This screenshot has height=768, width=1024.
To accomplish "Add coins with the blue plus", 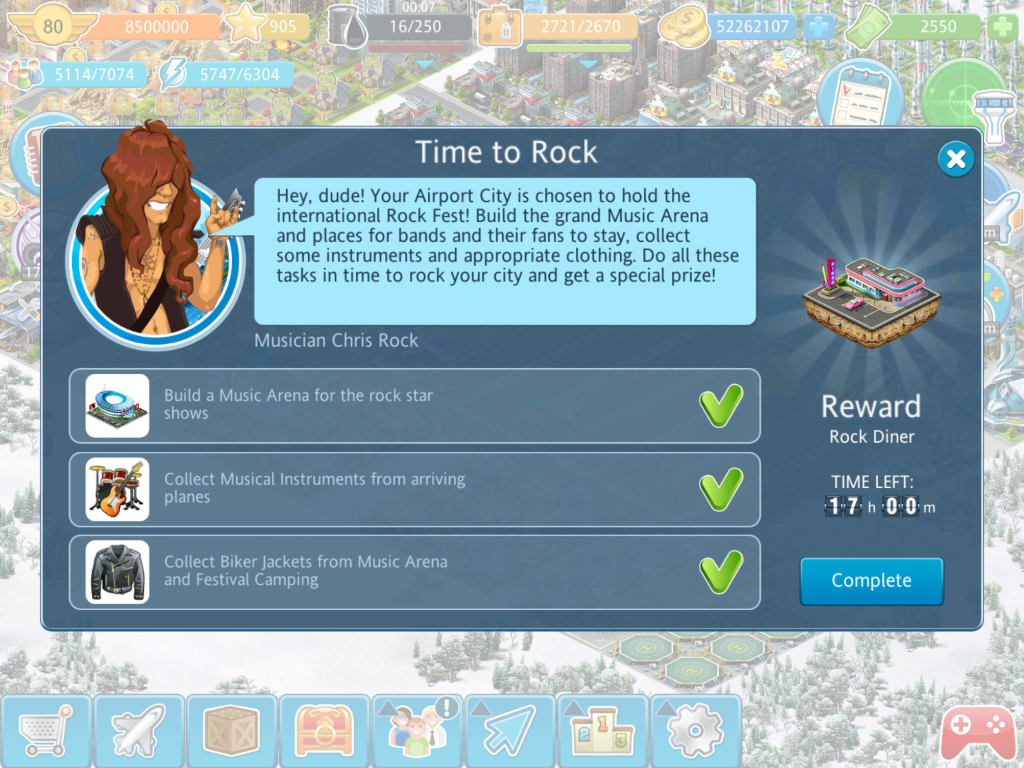I will point(820,27).
